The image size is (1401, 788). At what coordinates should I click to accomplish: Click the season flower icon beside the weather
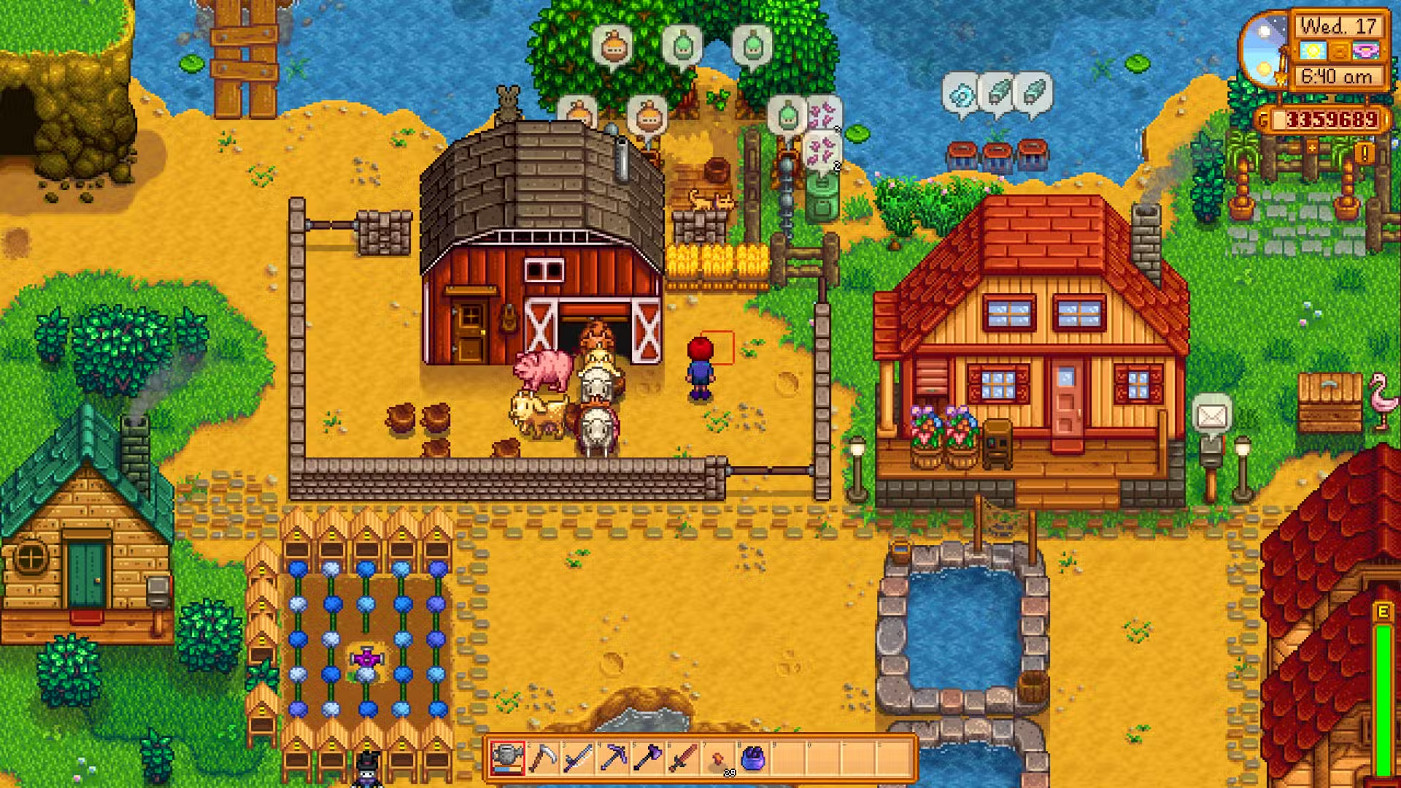tap(1366, 50)
